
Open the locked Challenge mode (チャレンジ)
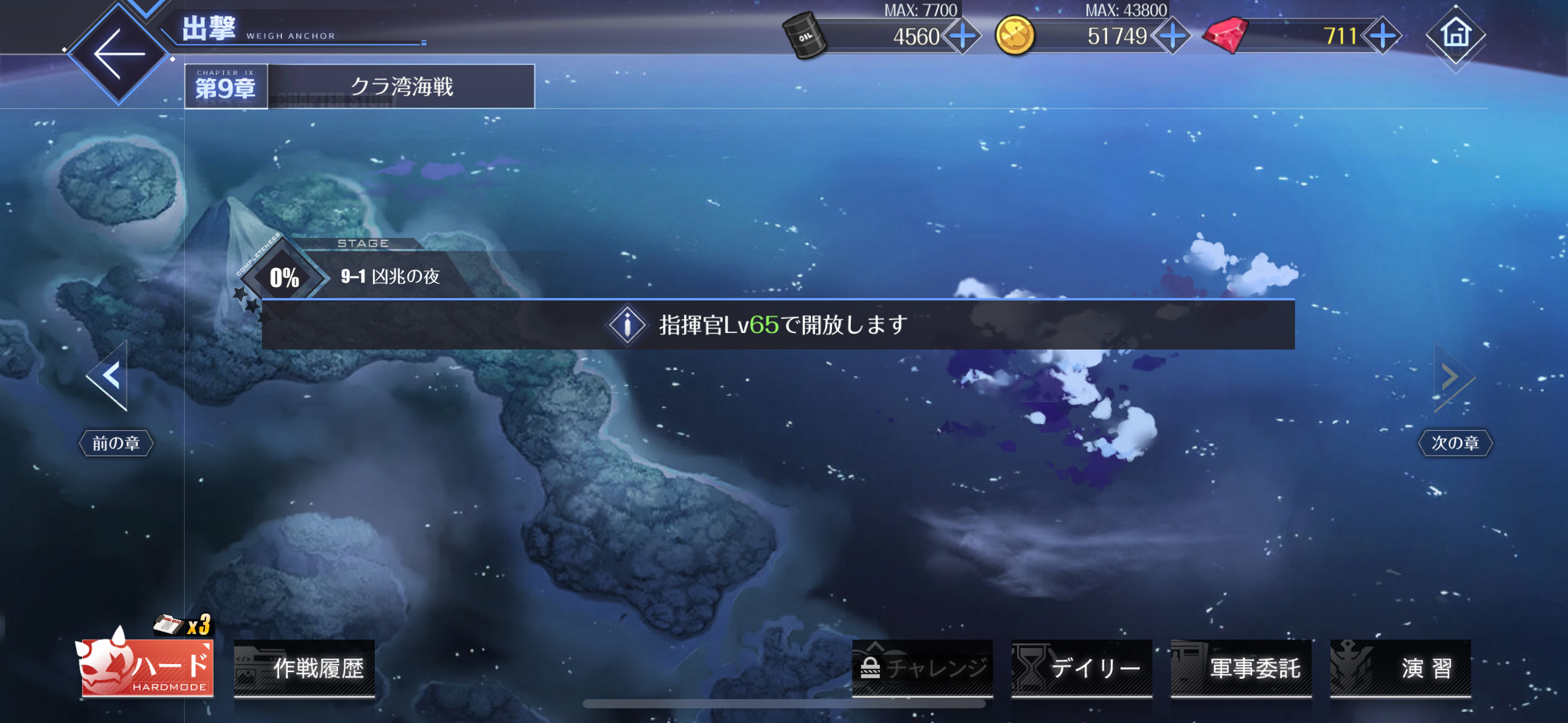(x=922, y=668)
